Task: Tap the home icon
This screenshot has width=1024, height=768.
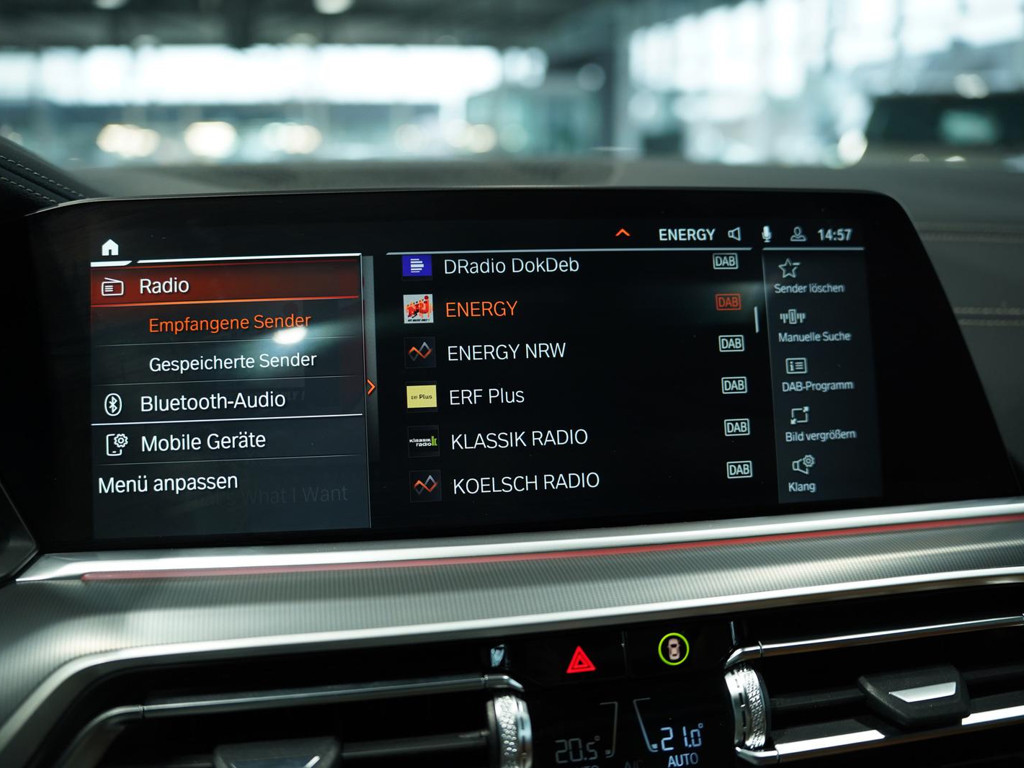Action: (110, 247)
